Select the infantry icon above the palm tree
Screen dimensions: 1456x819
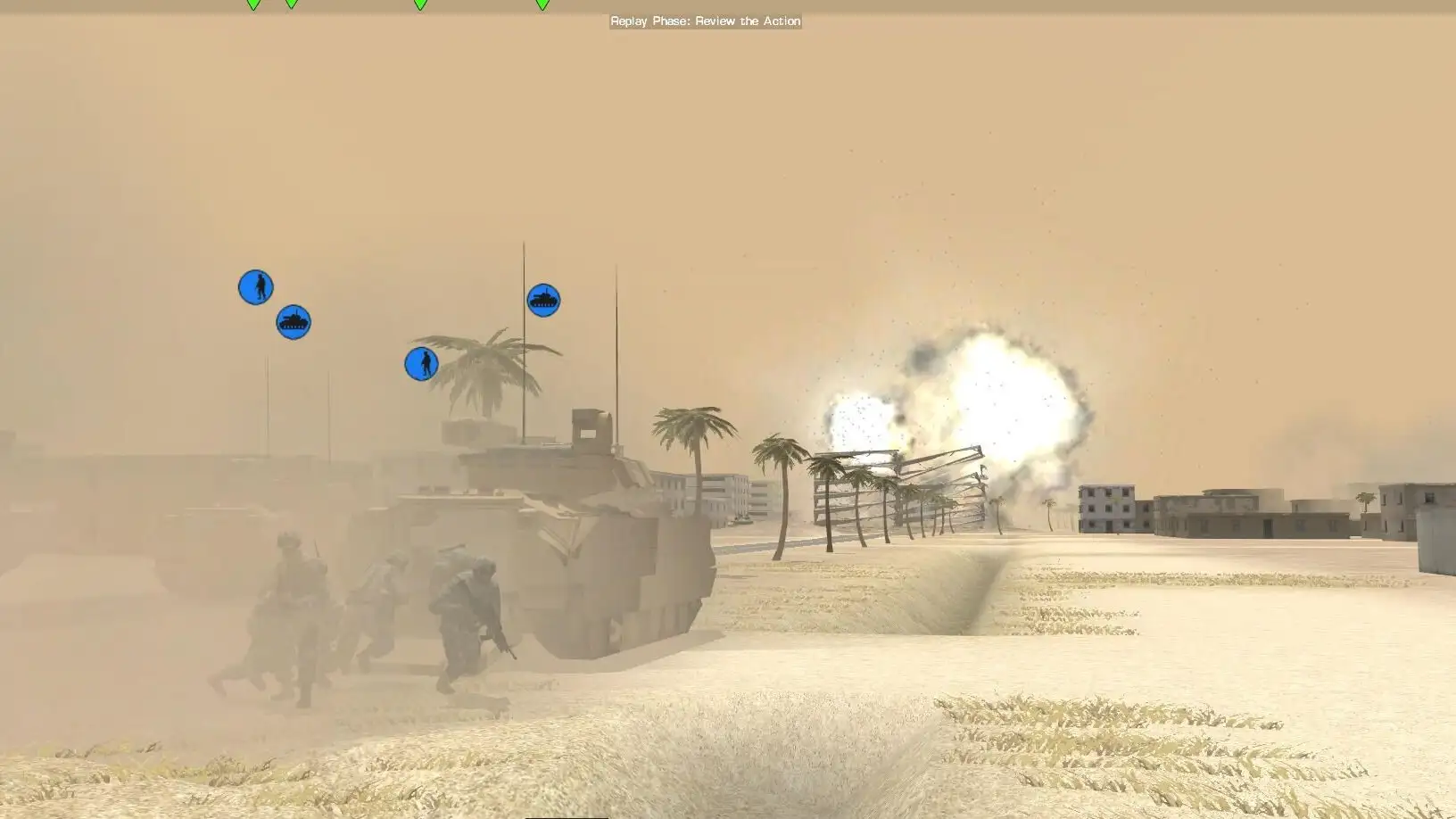click(x=421, y=363)
